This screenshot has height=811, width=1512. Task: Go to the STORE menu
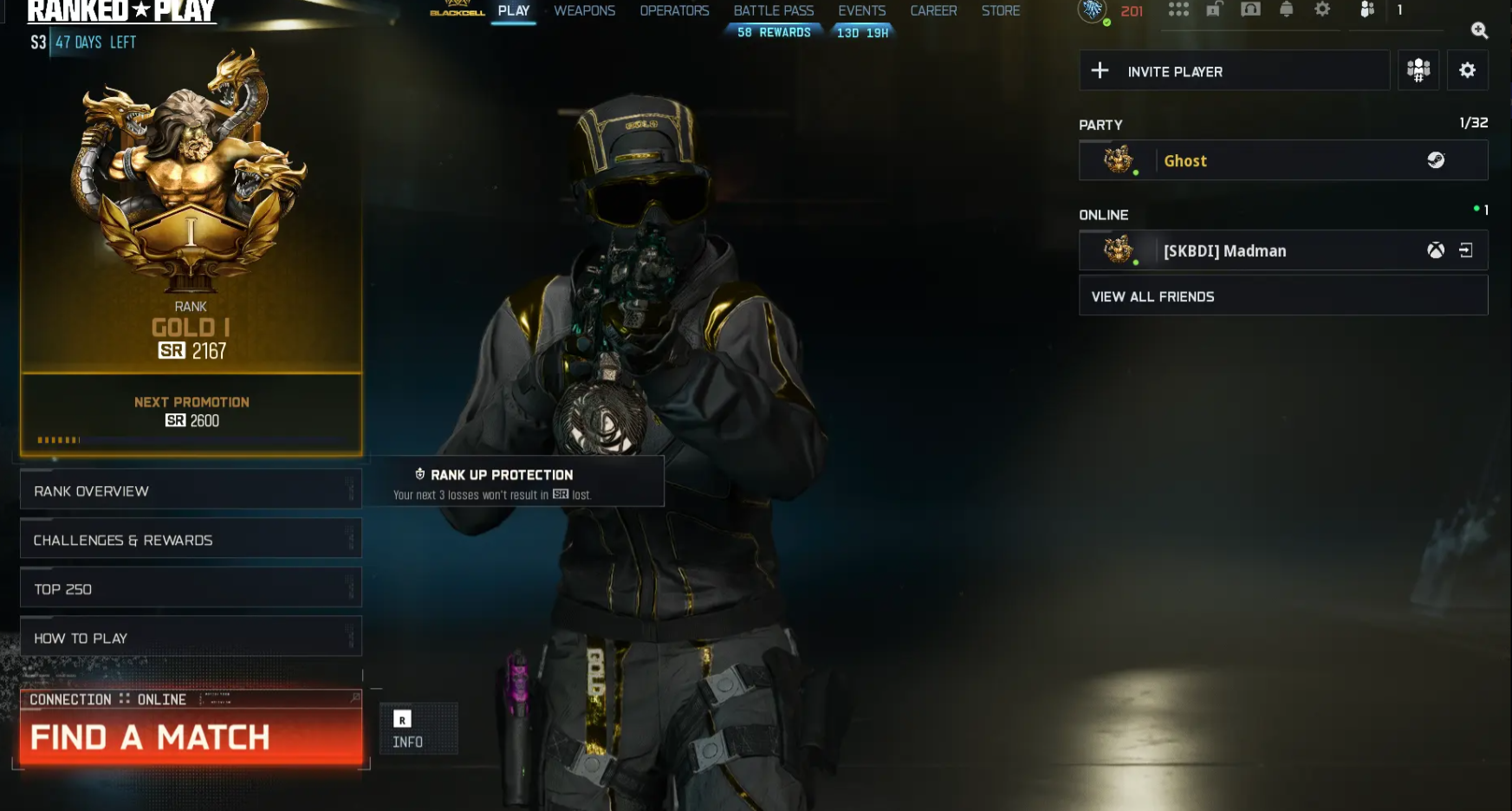pos(1001,10)
